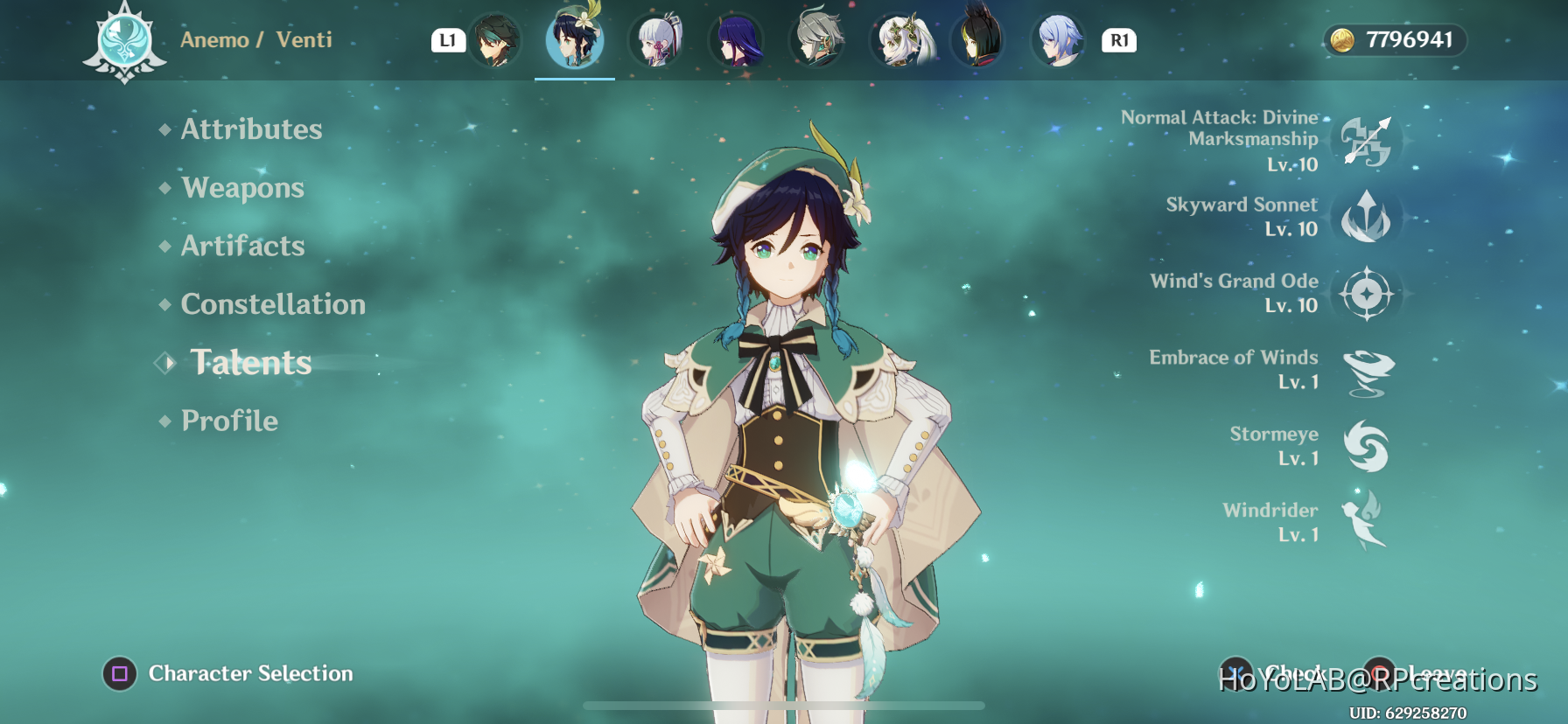Show the Artifacts page
This screenshot has height=724, width=1568.
coord(242,246)
